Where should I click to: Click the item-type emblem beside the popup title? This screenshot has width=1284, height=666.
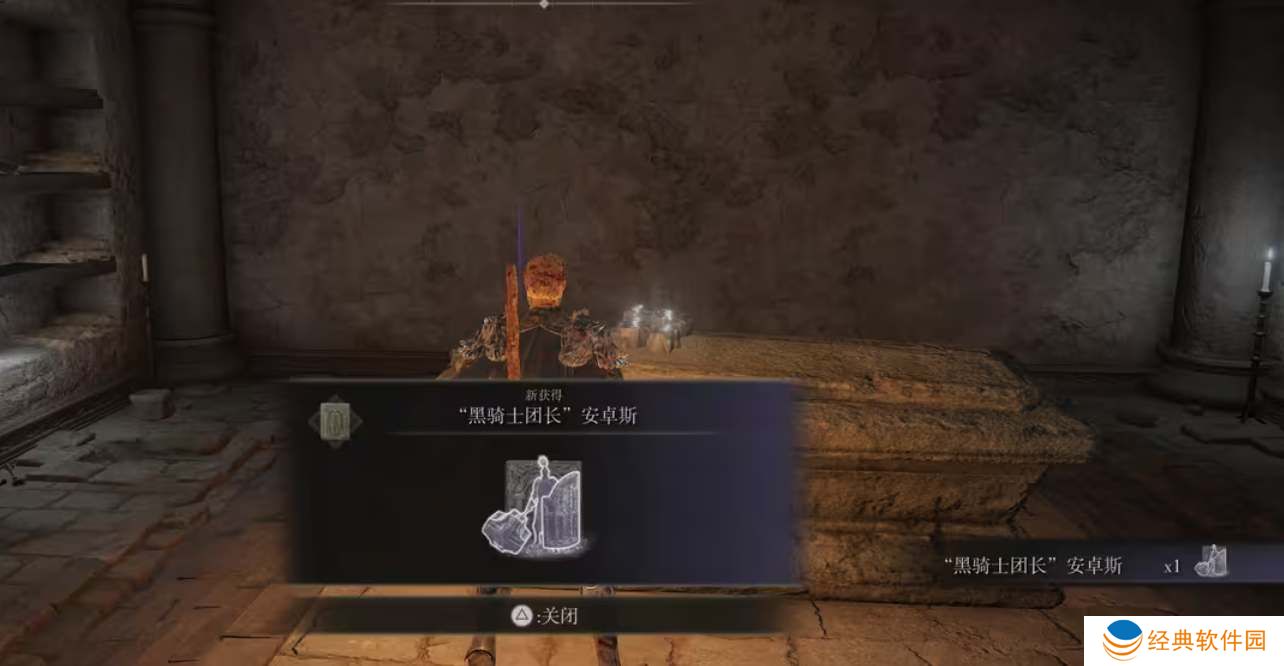(334, 421)
